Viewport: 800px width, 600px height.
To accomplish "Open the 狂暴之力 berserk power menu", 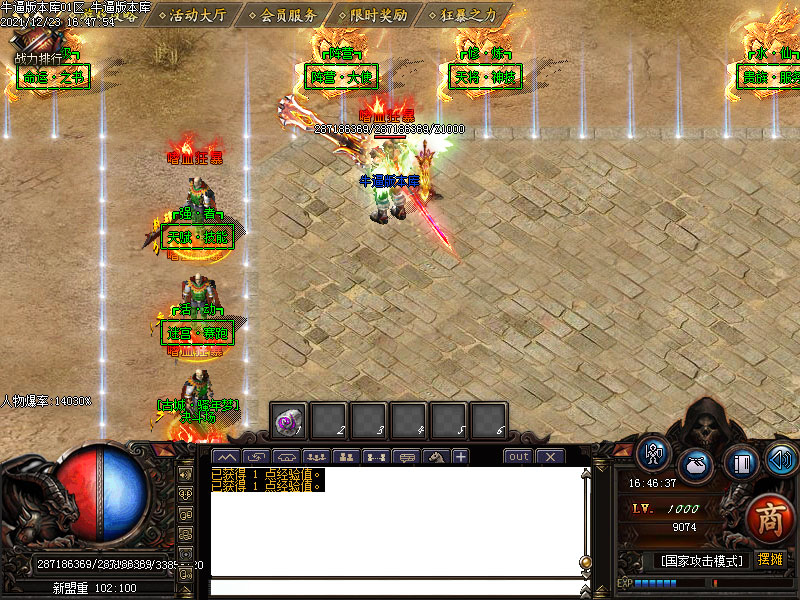I will coord(468,15).
